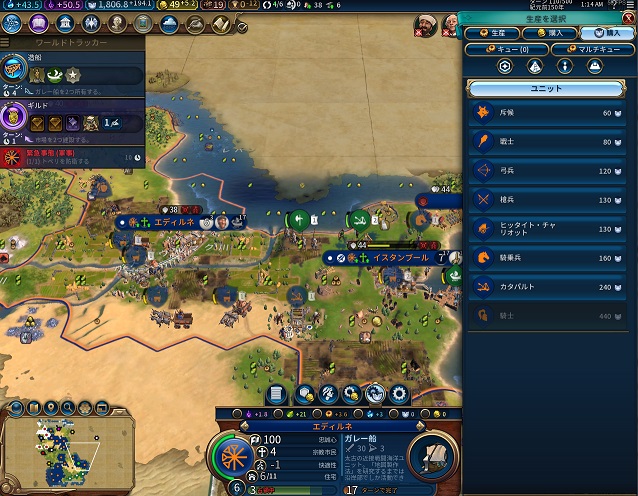Select the カタパルト catapult for 240 gold
The width and height of the screenshot is (638, 496).
pos(548,287)
